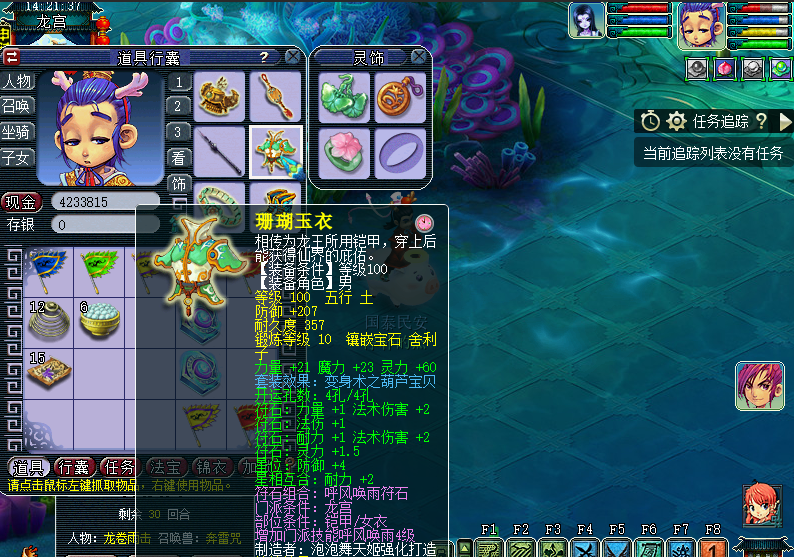Open the 坐骑 mount tab
Screen dimensions: 794x557
pos(17,131)
